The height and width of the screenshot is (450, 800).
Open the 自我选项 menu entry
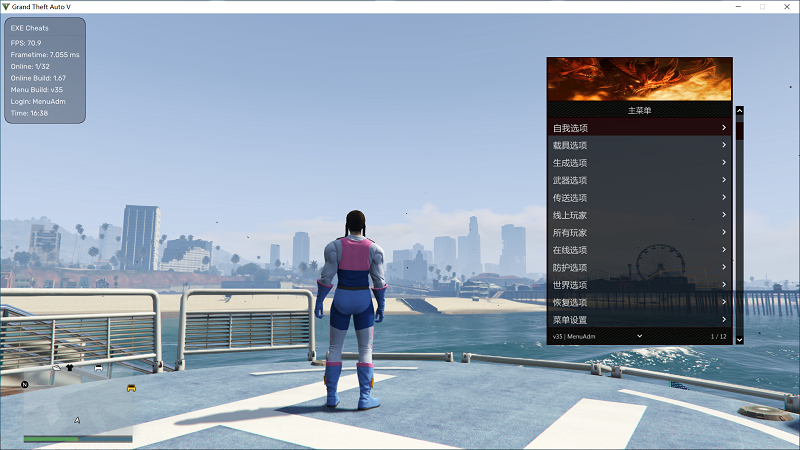[639, 128]
